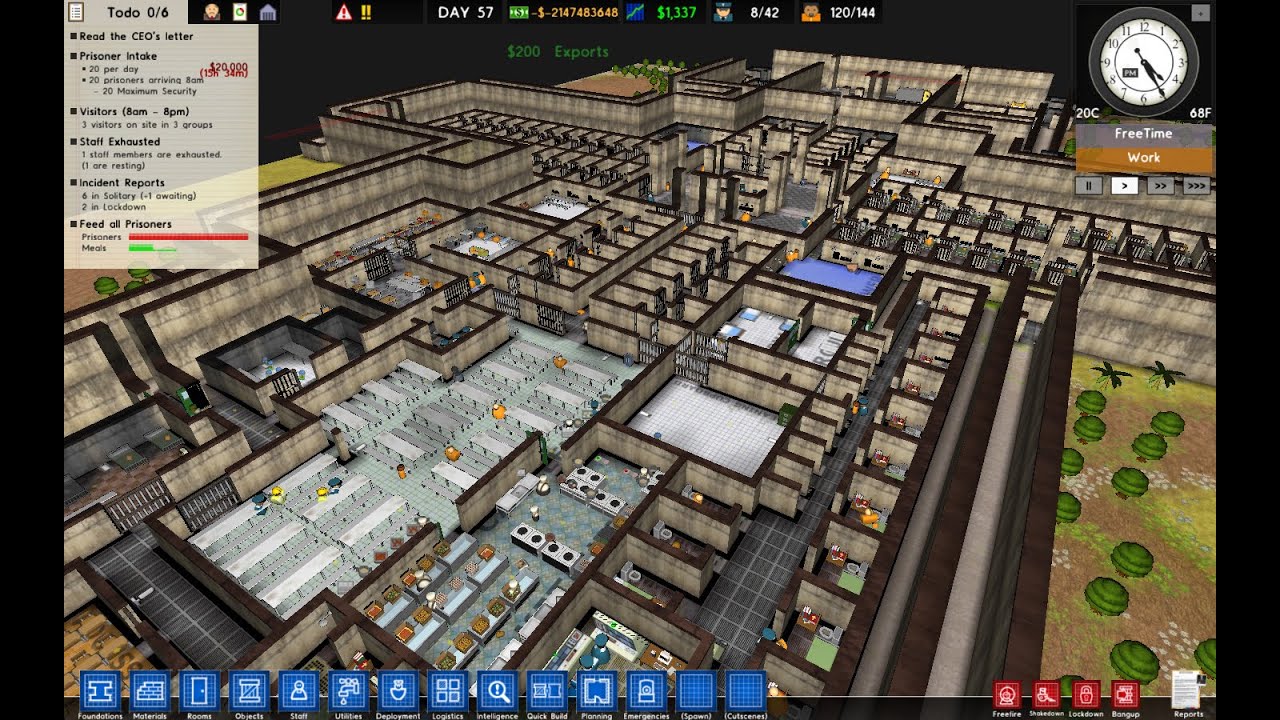1280x720 pixels.
Task: Activate the Planning tool
Action: [x=597, y=691]
